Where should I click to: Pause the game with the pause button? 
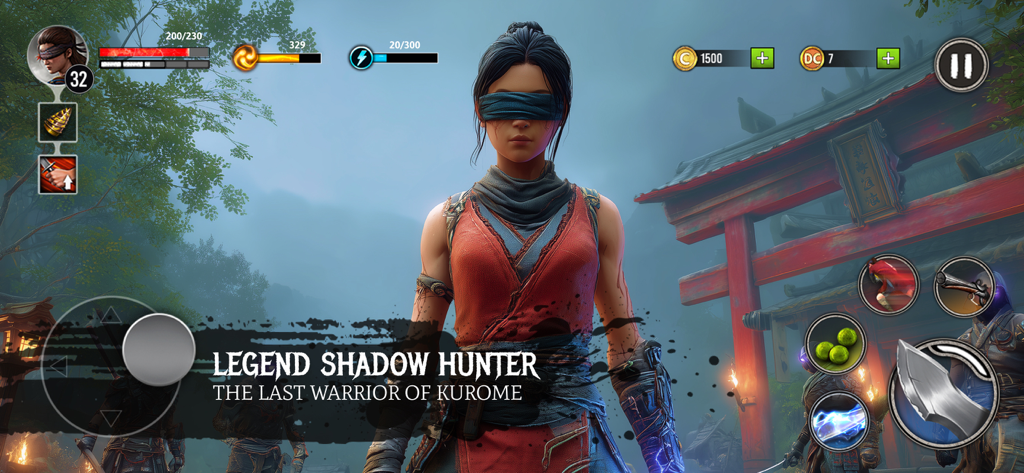[961, 66]
